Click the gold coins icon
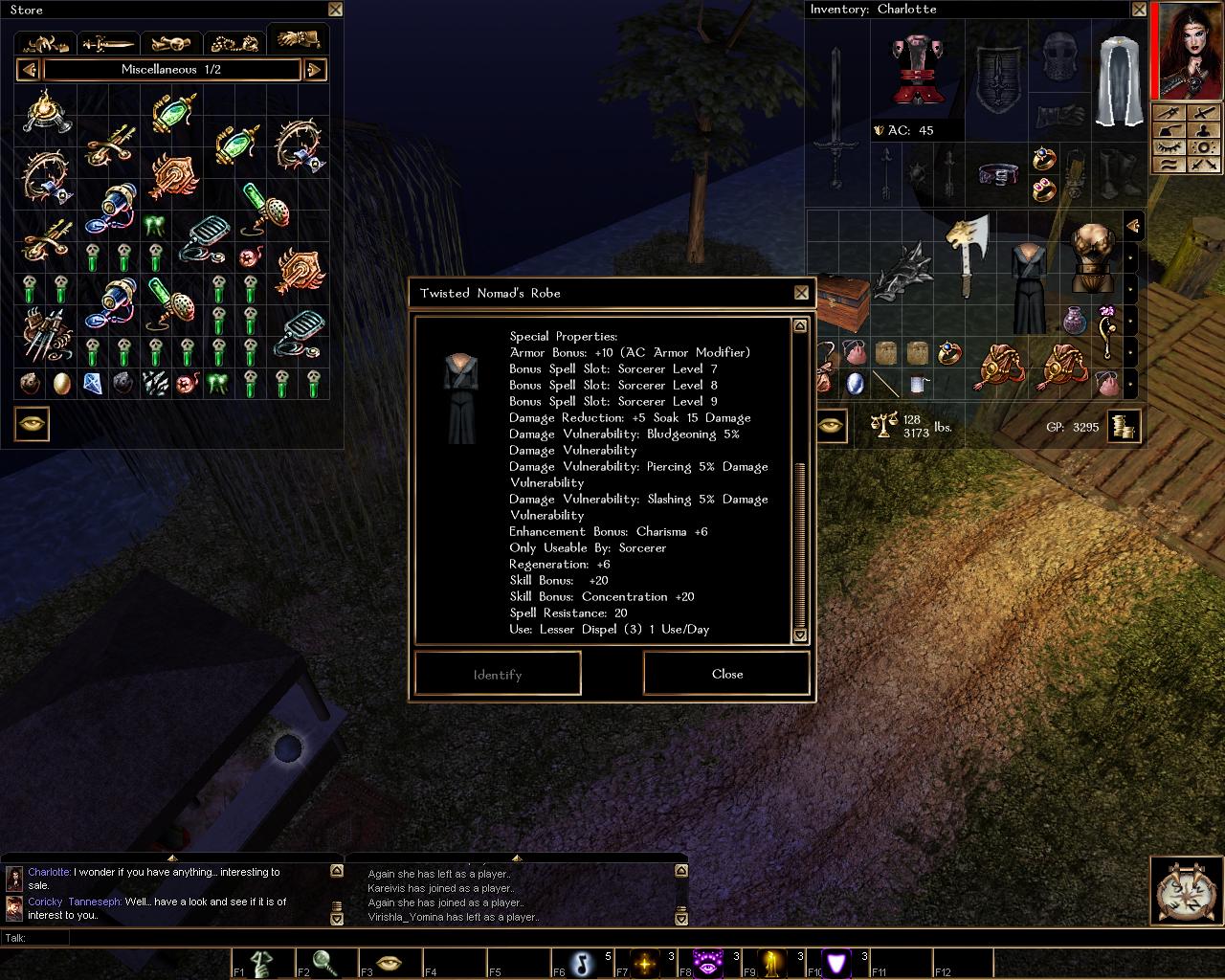The image size is (1225, 980). tap(1124, 426)
